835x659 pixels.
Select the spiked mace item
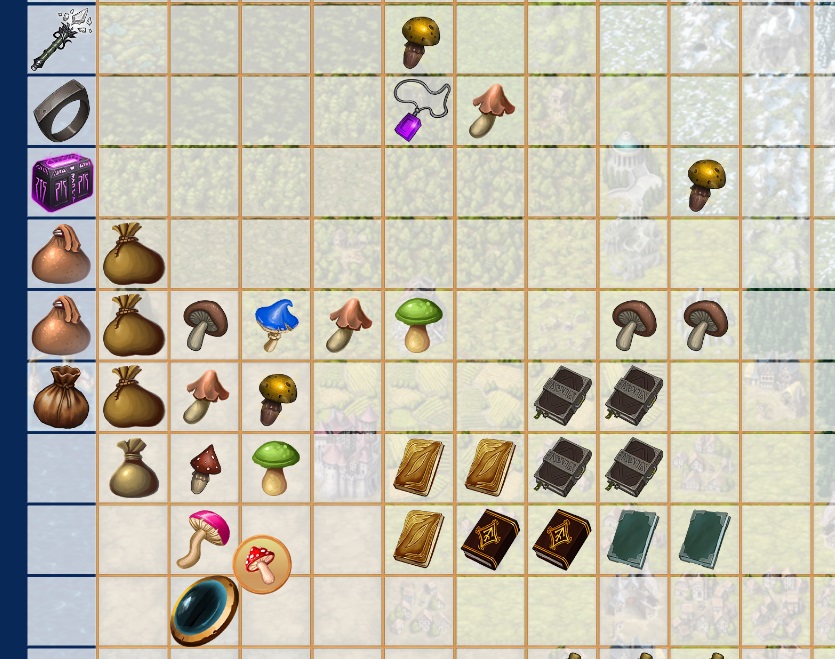(61, 39)
